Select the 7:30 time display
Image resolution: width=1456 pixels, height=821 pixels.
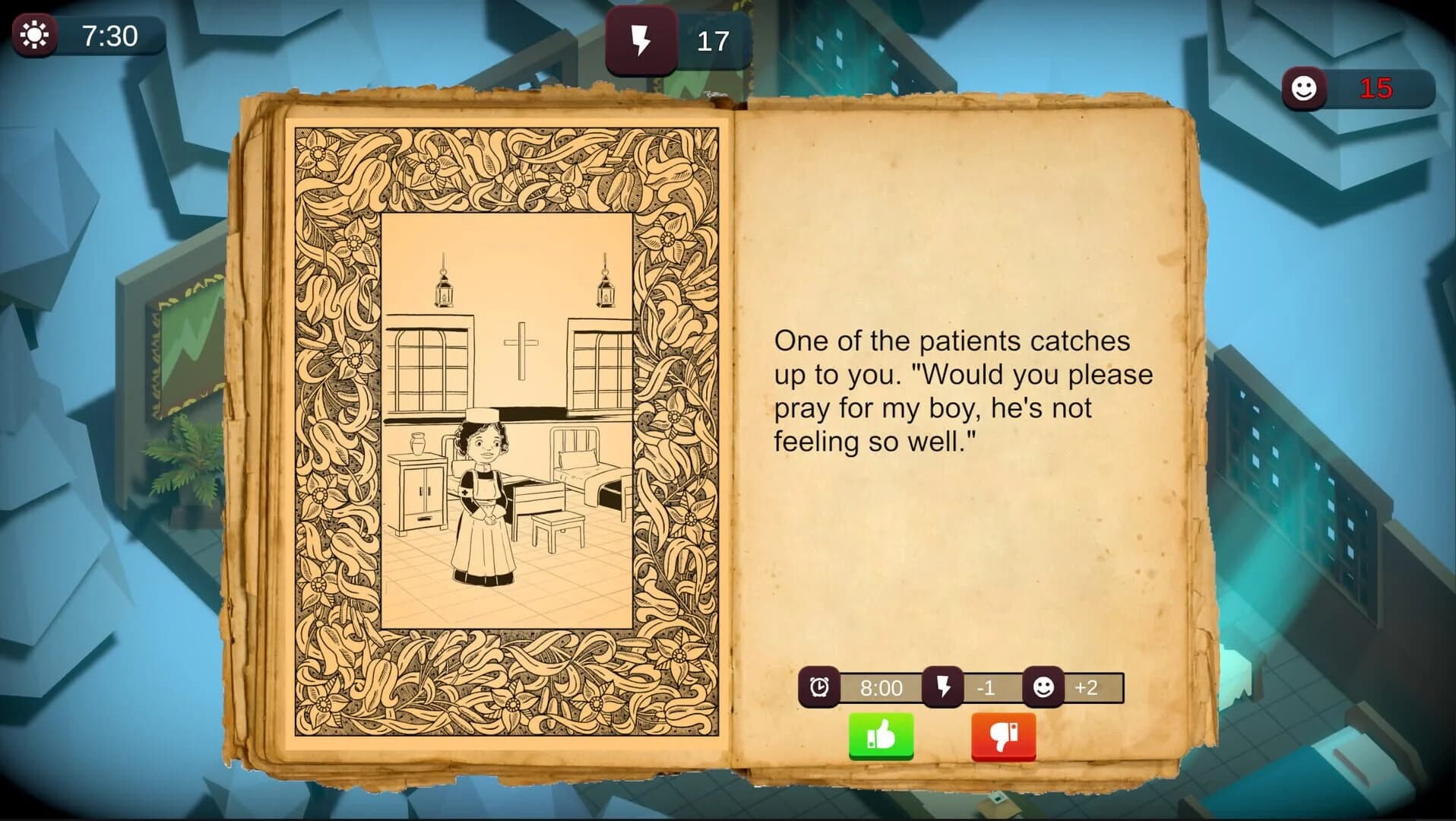click(109, 35)
